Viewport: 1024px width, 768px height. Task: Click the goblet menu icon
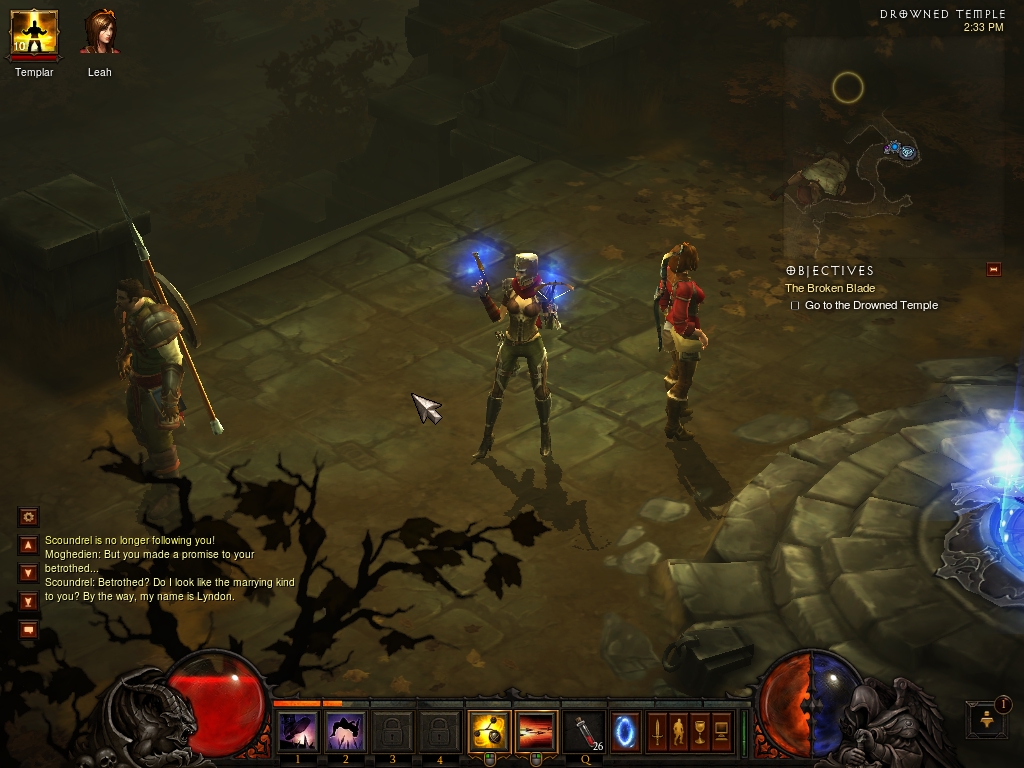700,731
